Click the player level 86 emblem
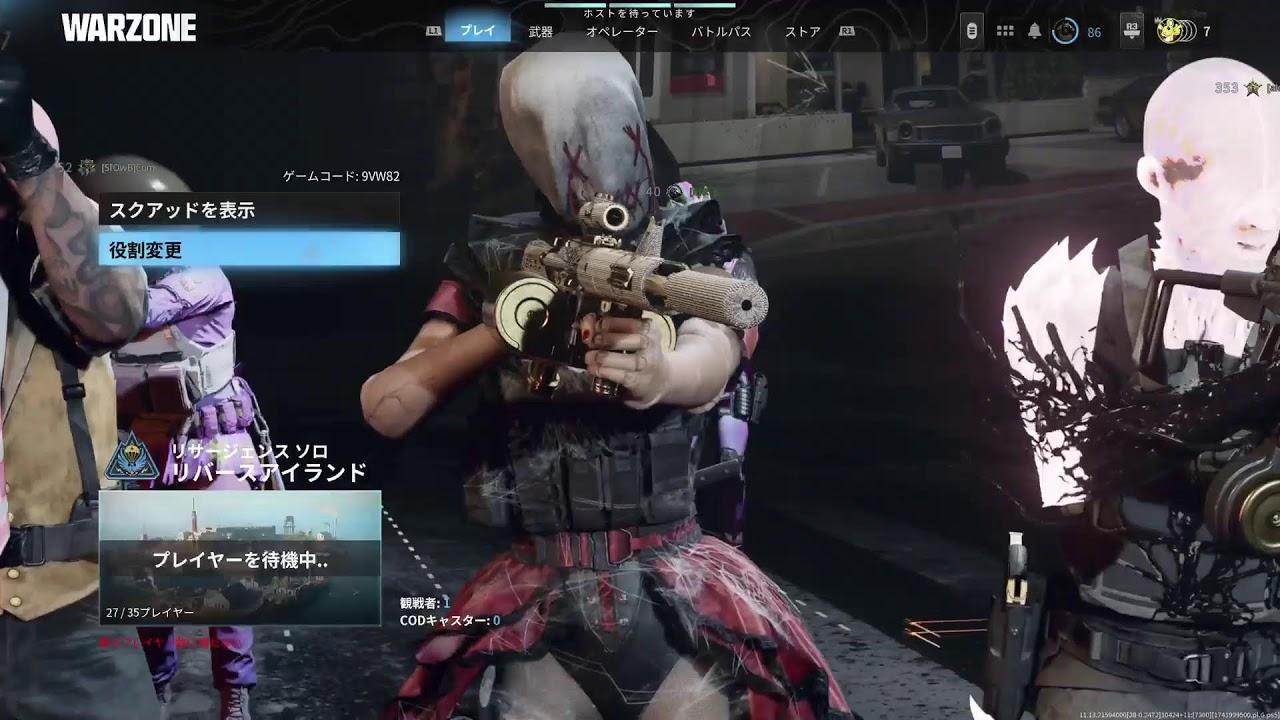This screenshot has height=720, width=1280. 1065,30
